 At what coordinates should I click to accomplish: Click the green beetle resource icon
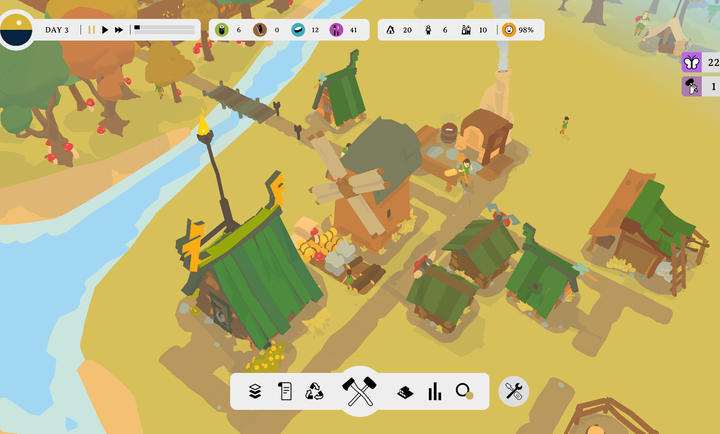click(221, 30)
